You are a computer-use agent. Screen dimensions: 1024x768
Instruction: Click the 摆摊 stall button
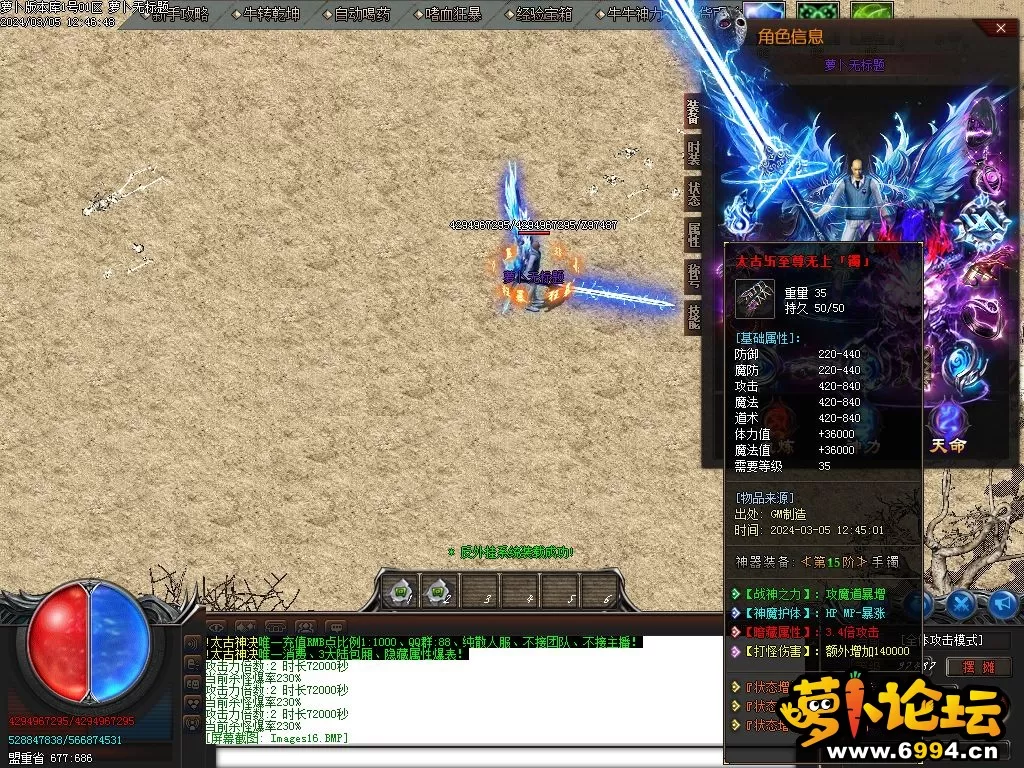(979, 666)
